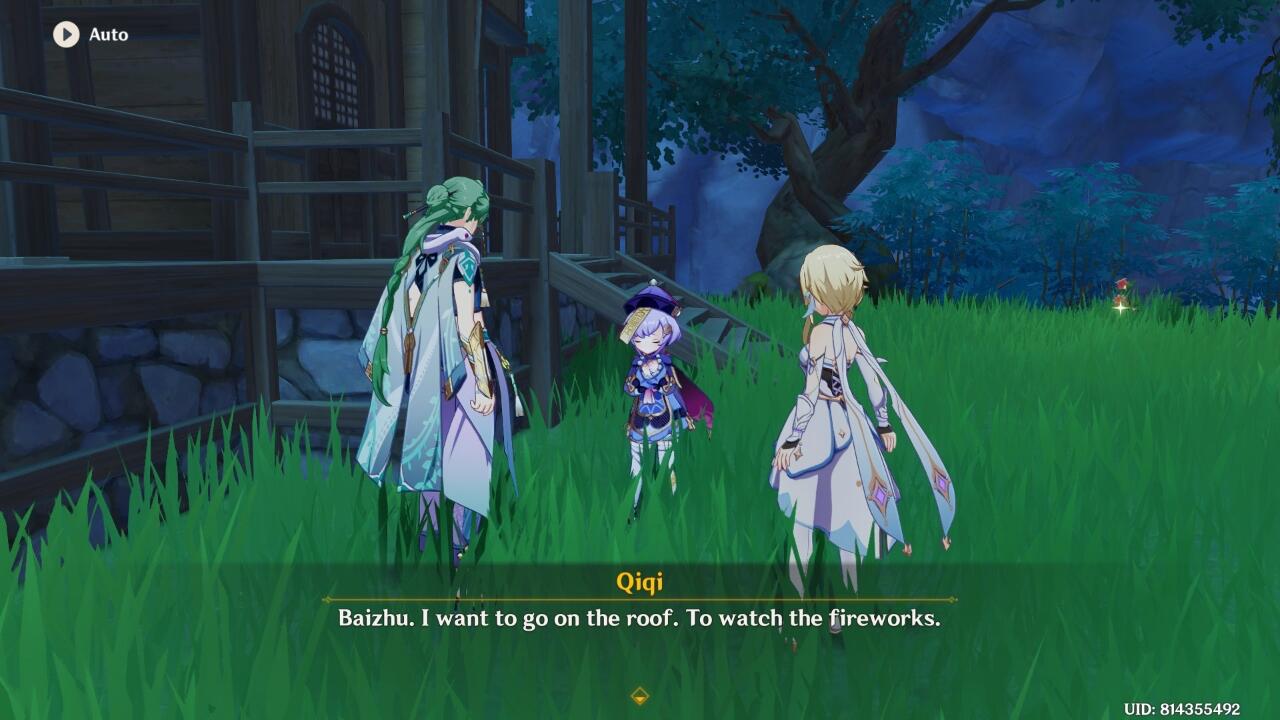Advance dialogue with the yellow diamond indicator

640,696
